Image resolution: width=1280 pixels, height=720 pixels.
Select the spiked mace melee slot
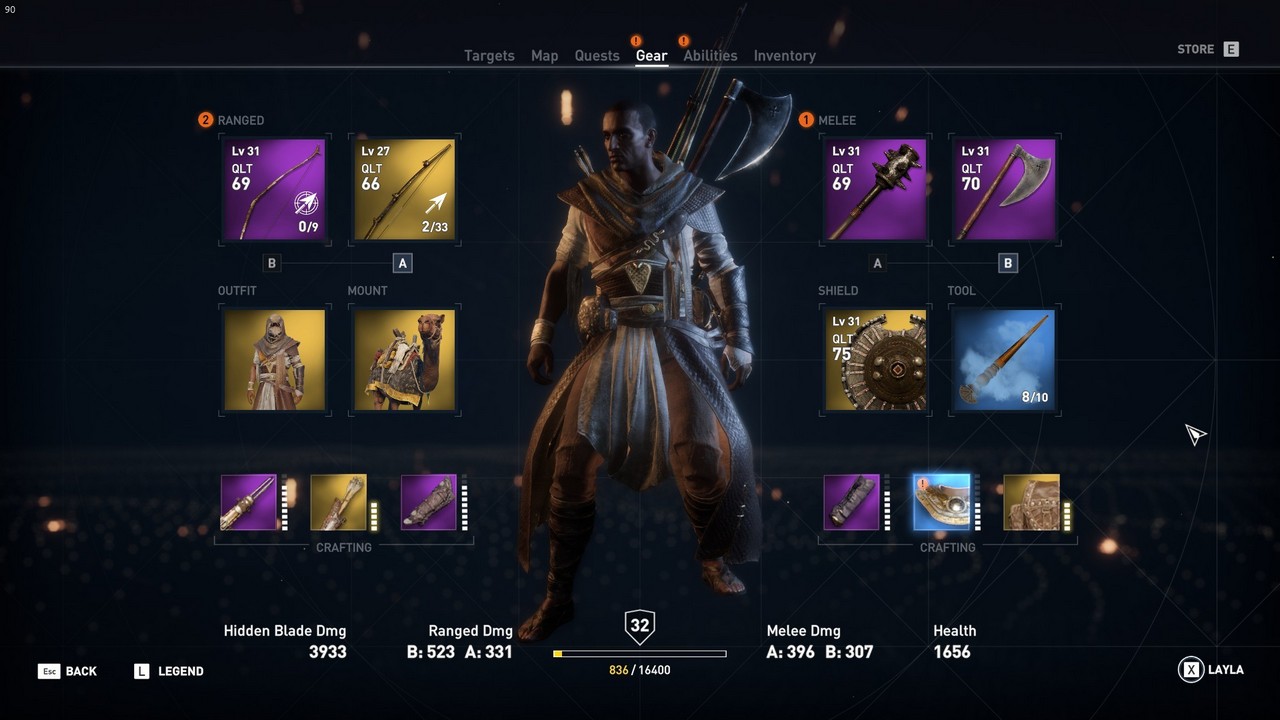tap(876, 190)
